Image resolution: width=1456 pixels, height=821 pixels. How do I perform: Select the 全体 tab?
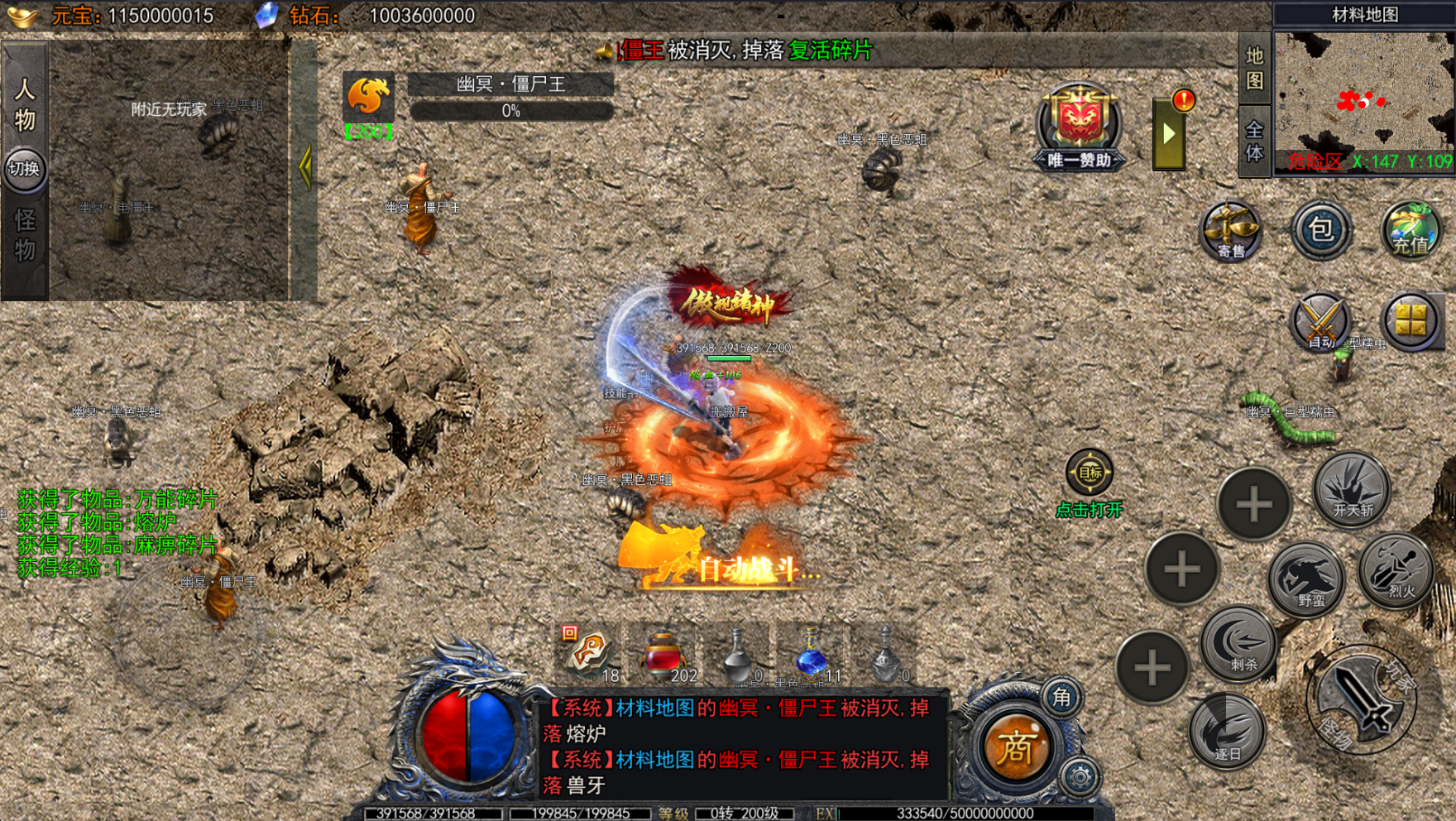[1254, 142]
